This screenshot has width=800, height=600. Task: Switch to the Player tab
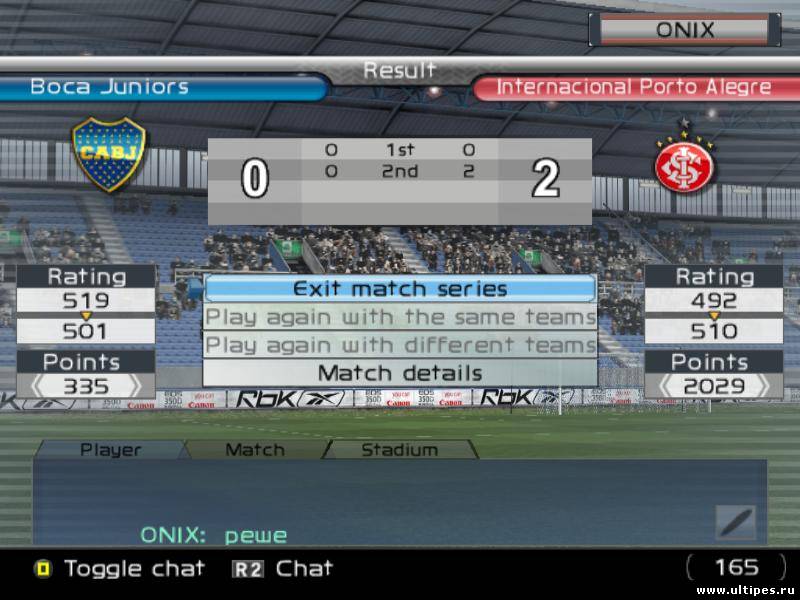point(110,450)
